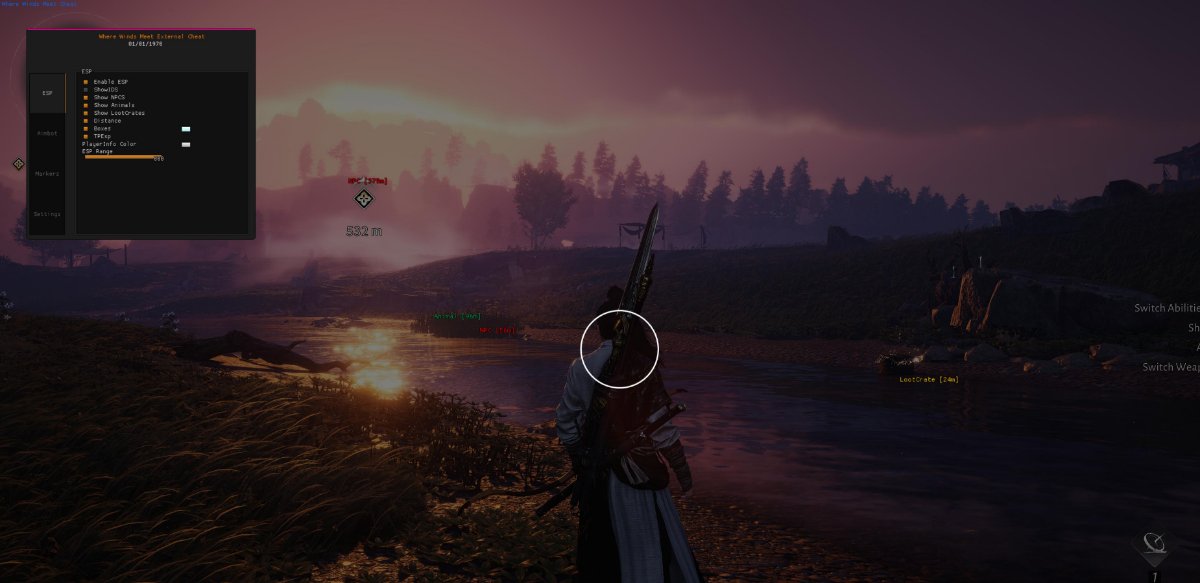Screen dimensions: 1200x583
Task: Turn off Show LootCrates
Action: (86, 113)
